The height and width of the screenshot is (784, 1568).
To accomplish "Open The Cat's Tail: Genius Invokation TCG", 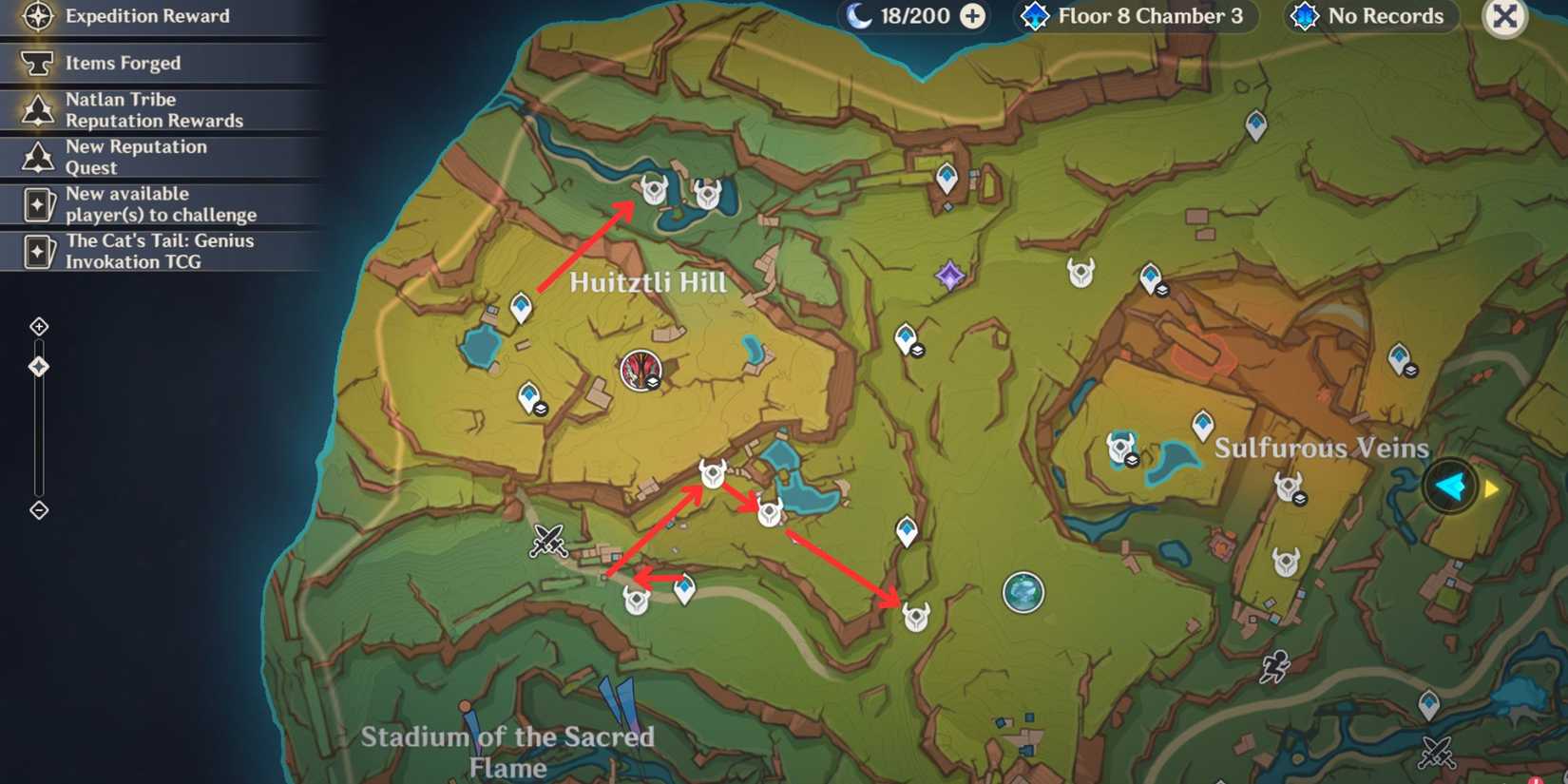I will pos(159,251).
